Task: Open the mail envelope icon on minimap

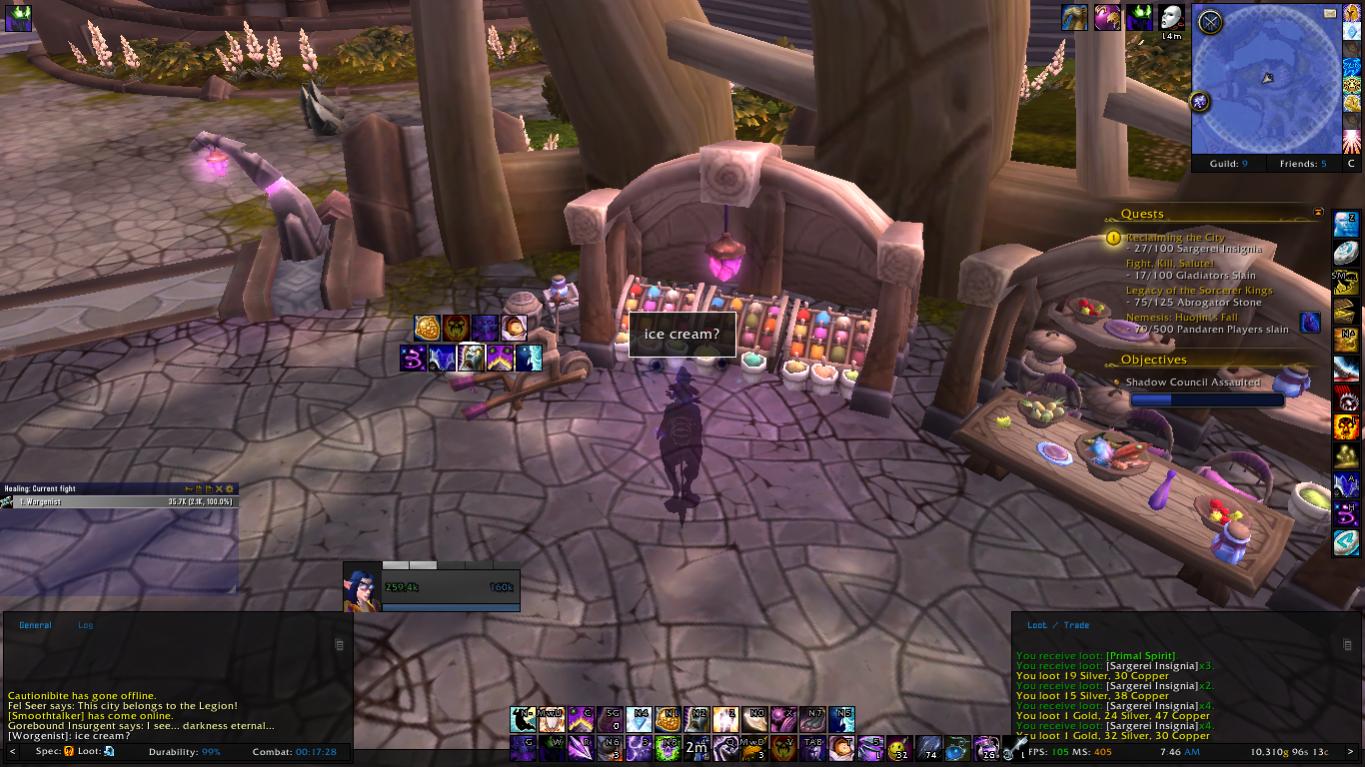Action: 1330,13
